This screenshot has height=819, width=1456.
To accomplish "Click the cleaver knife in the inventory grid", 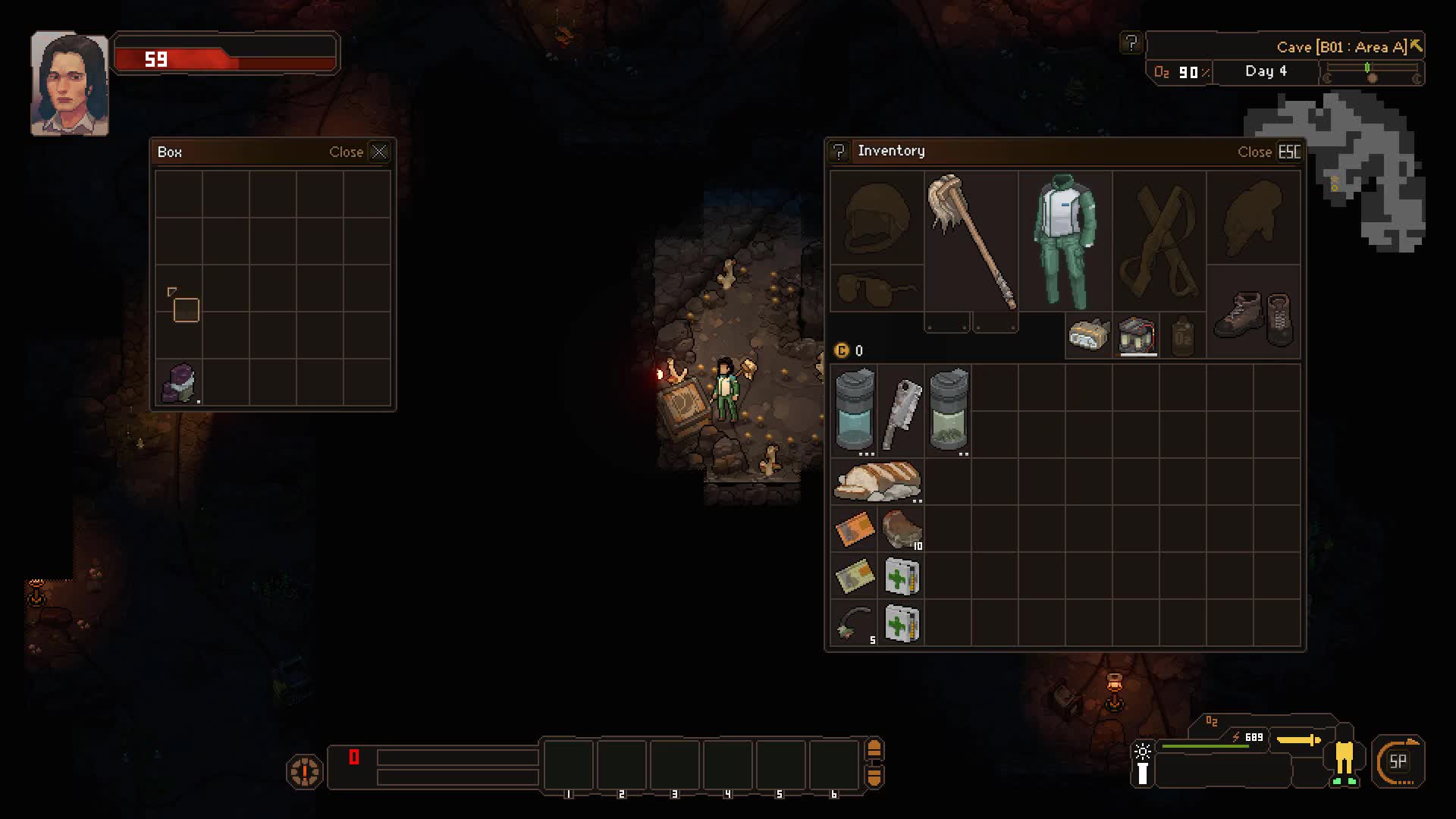I will click(902, 409).
